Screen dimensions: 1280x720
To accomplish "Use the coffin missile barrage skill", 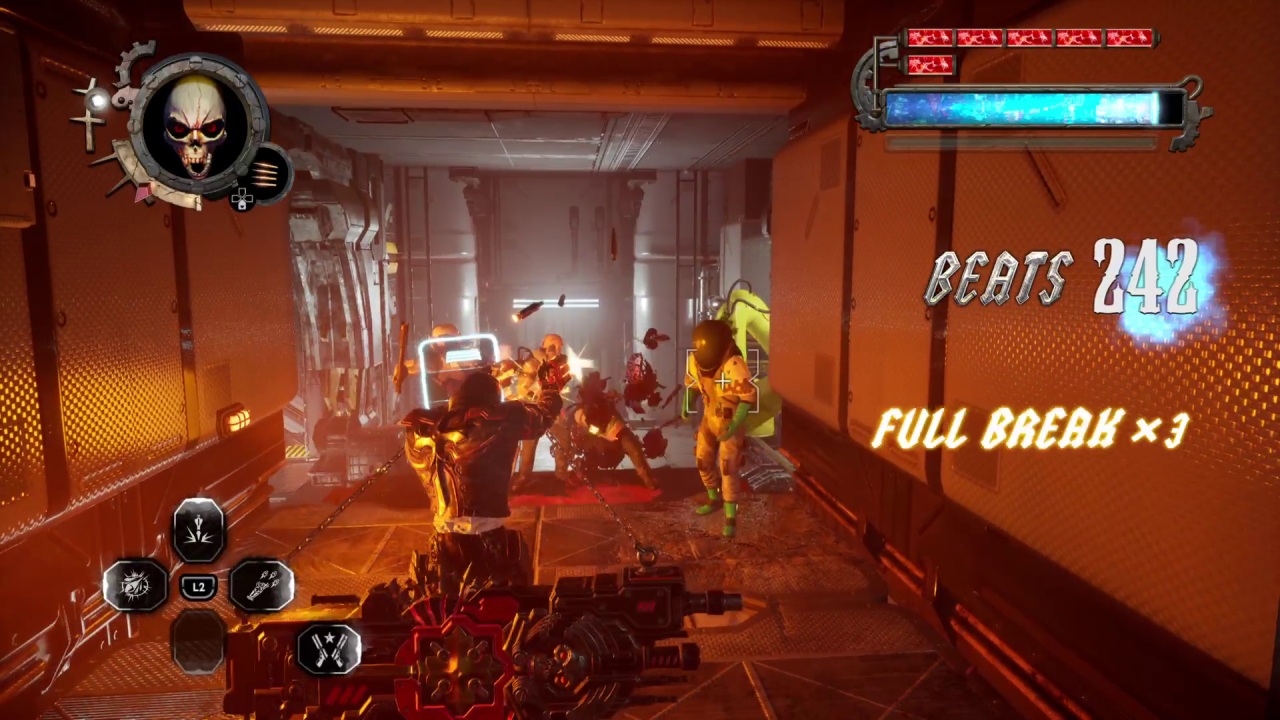I will (x=262, y=585).
